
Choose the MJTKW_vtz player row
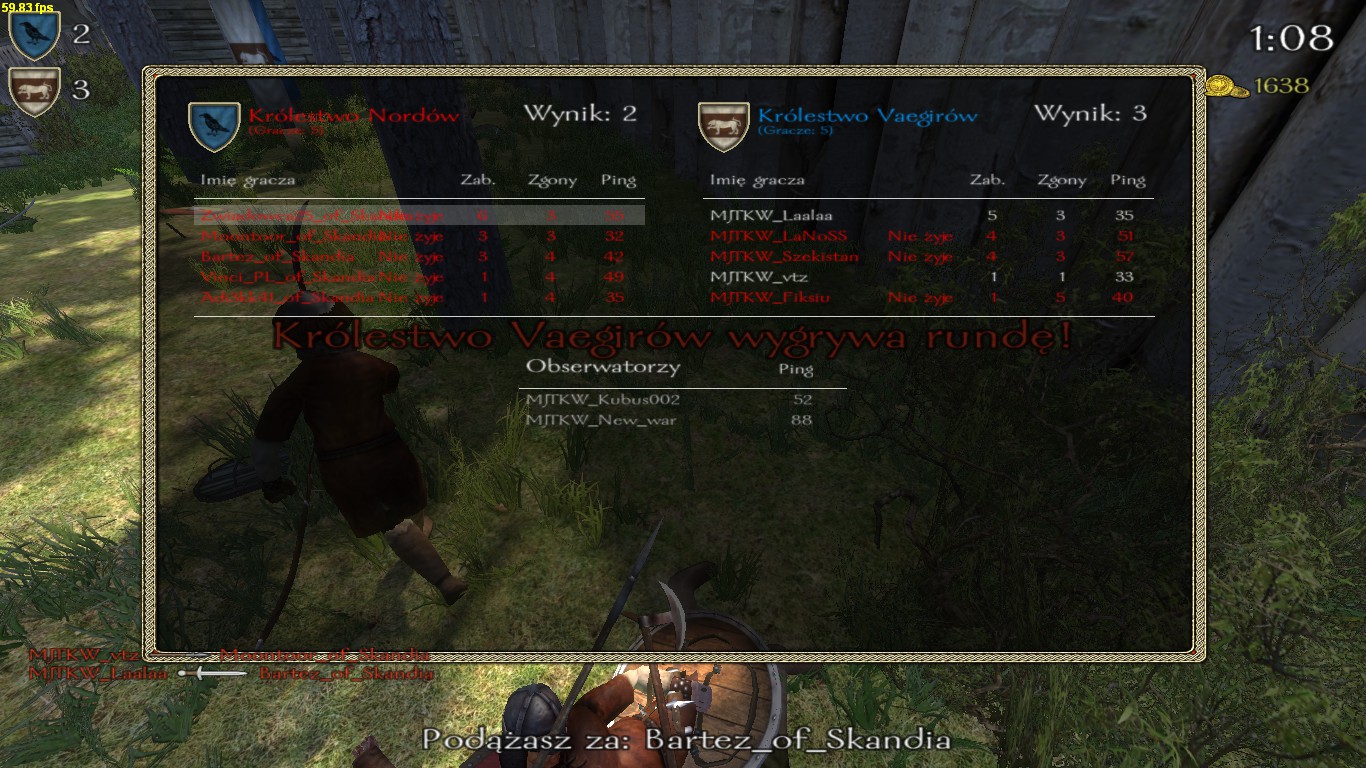point(927,277)
